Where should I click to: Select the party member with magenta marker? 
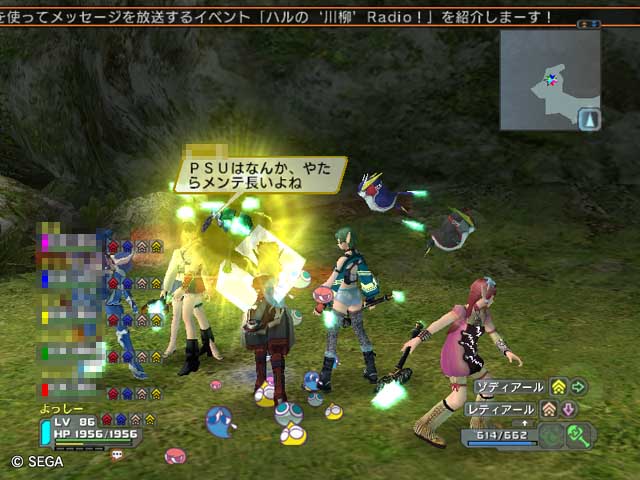[x=70, y=244]
